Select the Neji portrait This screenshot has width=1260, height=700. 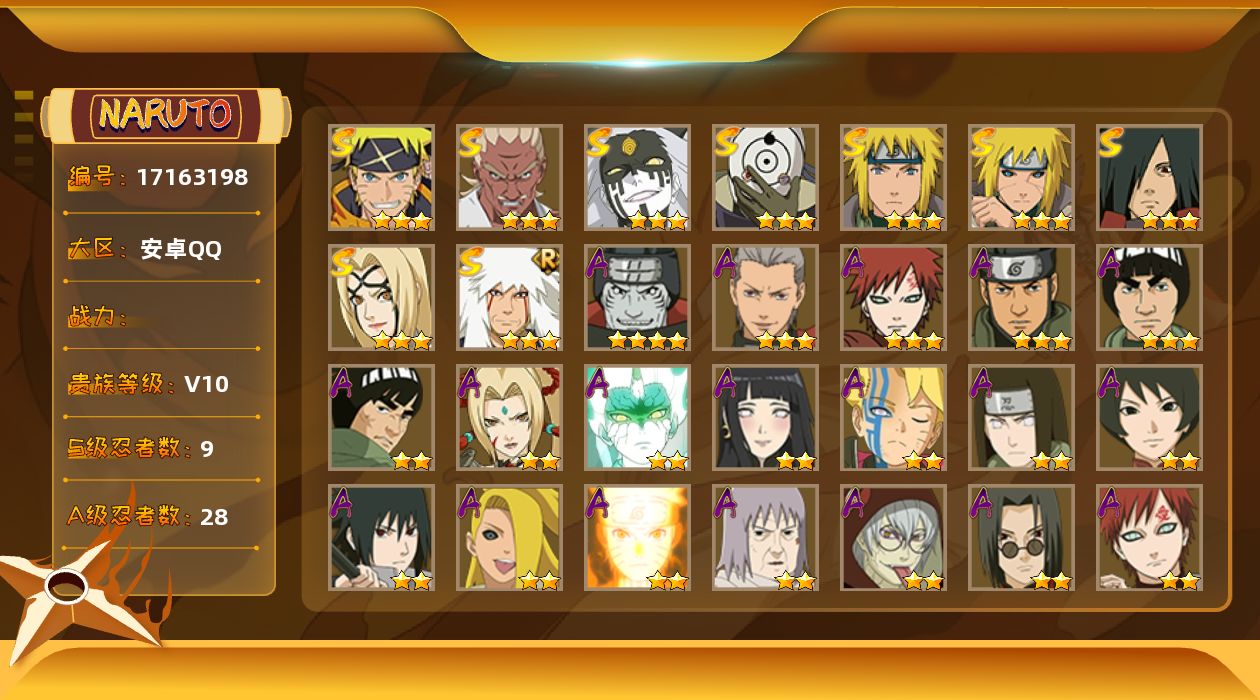point(1021,418)
